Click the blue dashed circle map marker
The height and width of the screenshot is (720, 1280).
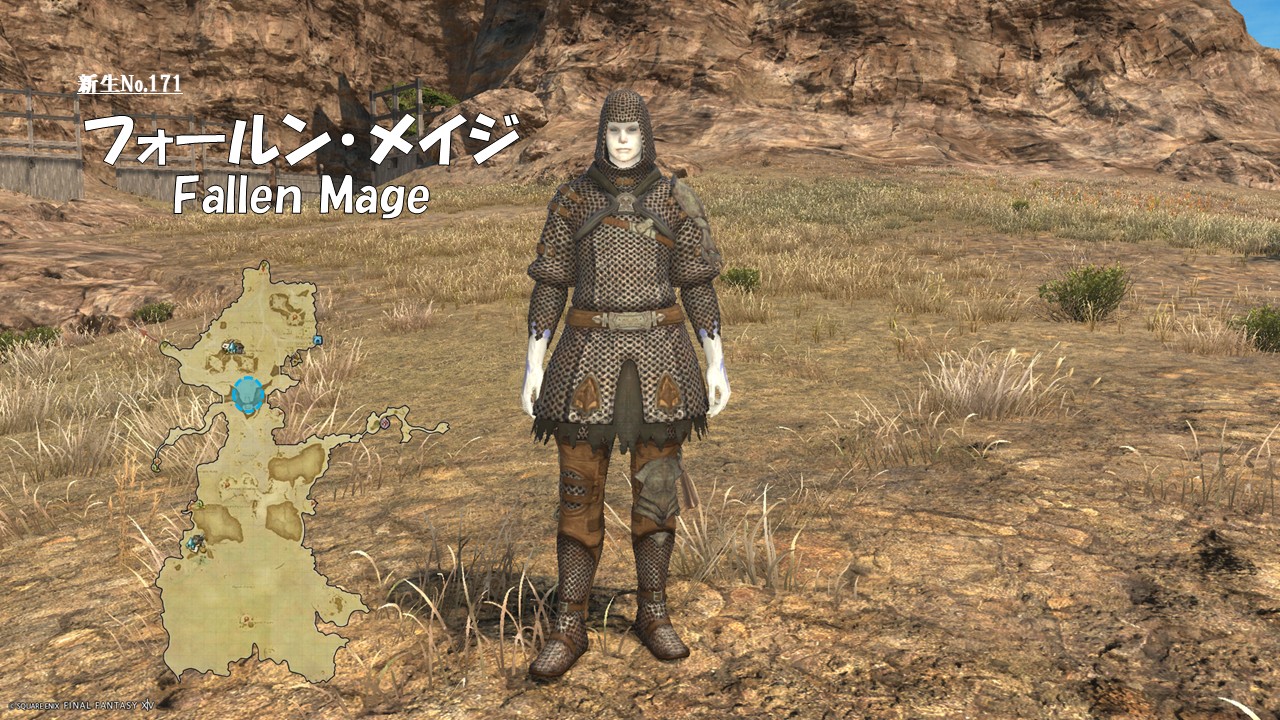[247, 396]
